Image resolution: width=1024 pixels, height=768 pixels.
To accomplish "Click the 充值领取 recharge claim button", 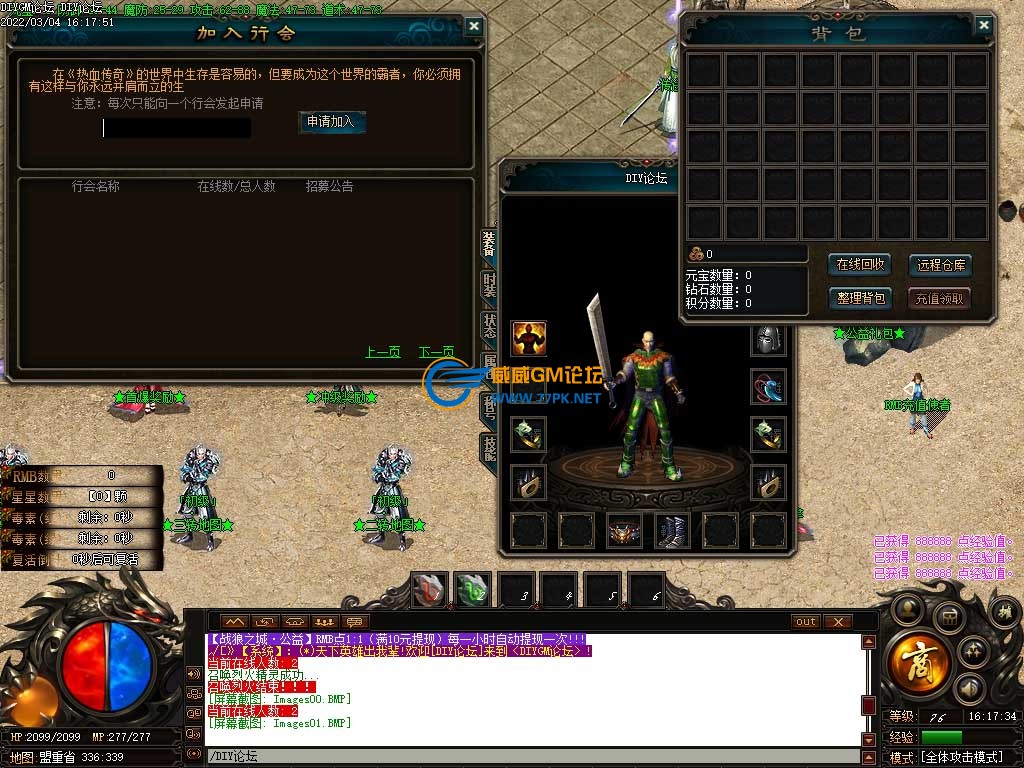I will [x=940, y=298].
